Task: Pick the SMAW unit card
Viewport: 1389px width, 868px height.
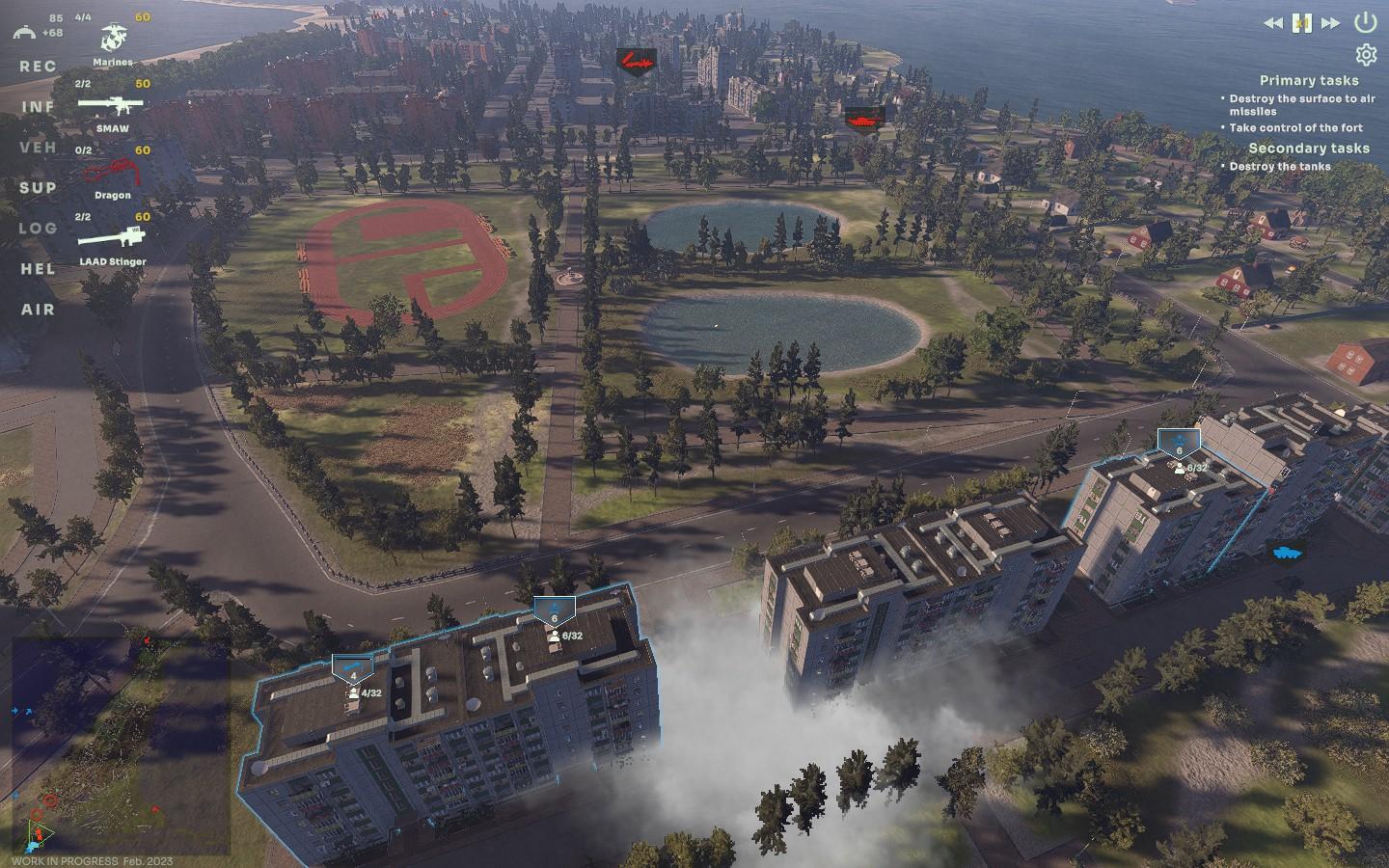Action: coord(112,106)
